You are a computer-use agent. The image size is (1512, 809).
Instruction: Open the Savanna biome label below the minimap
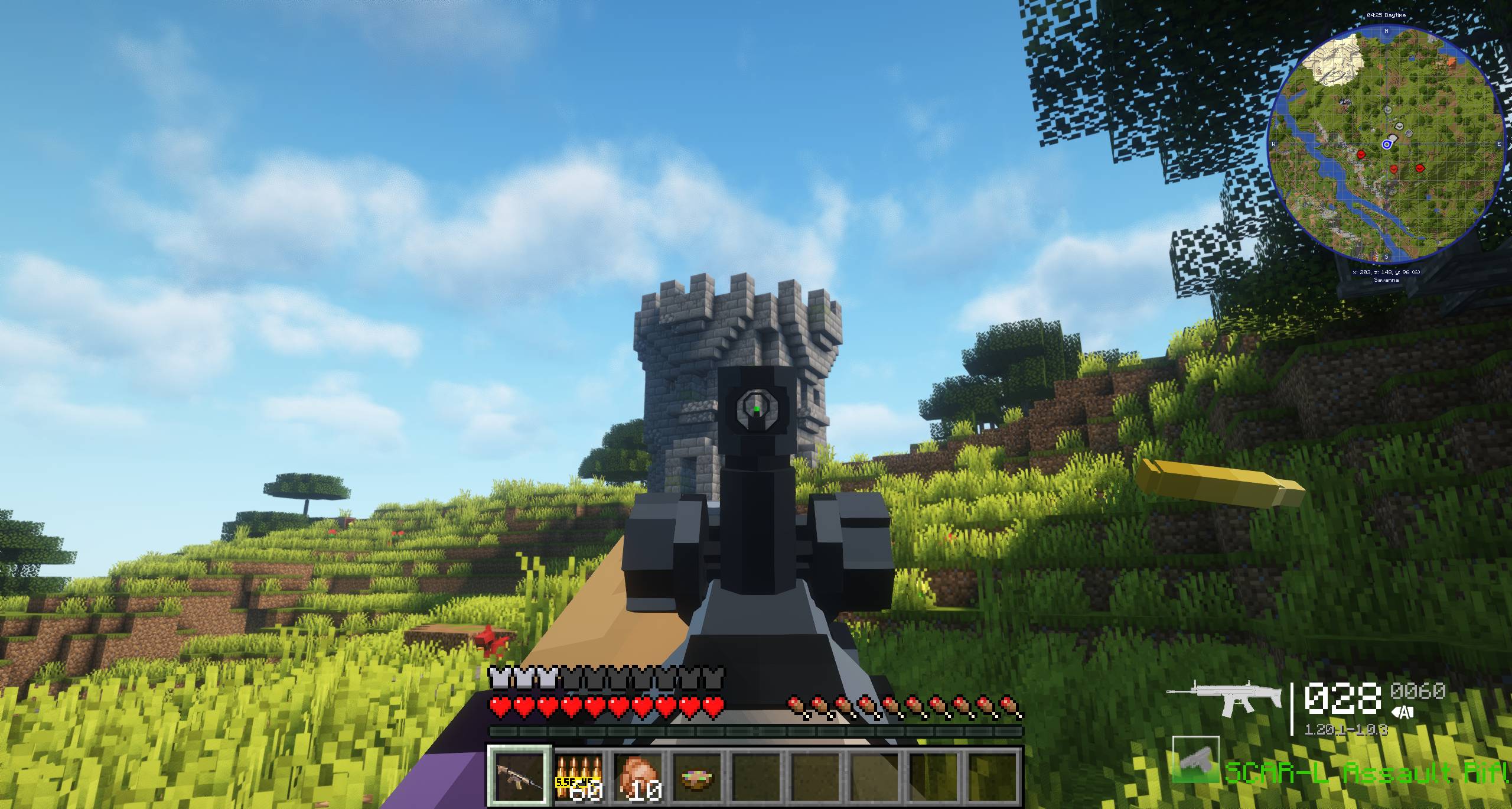pos(1386,280)
